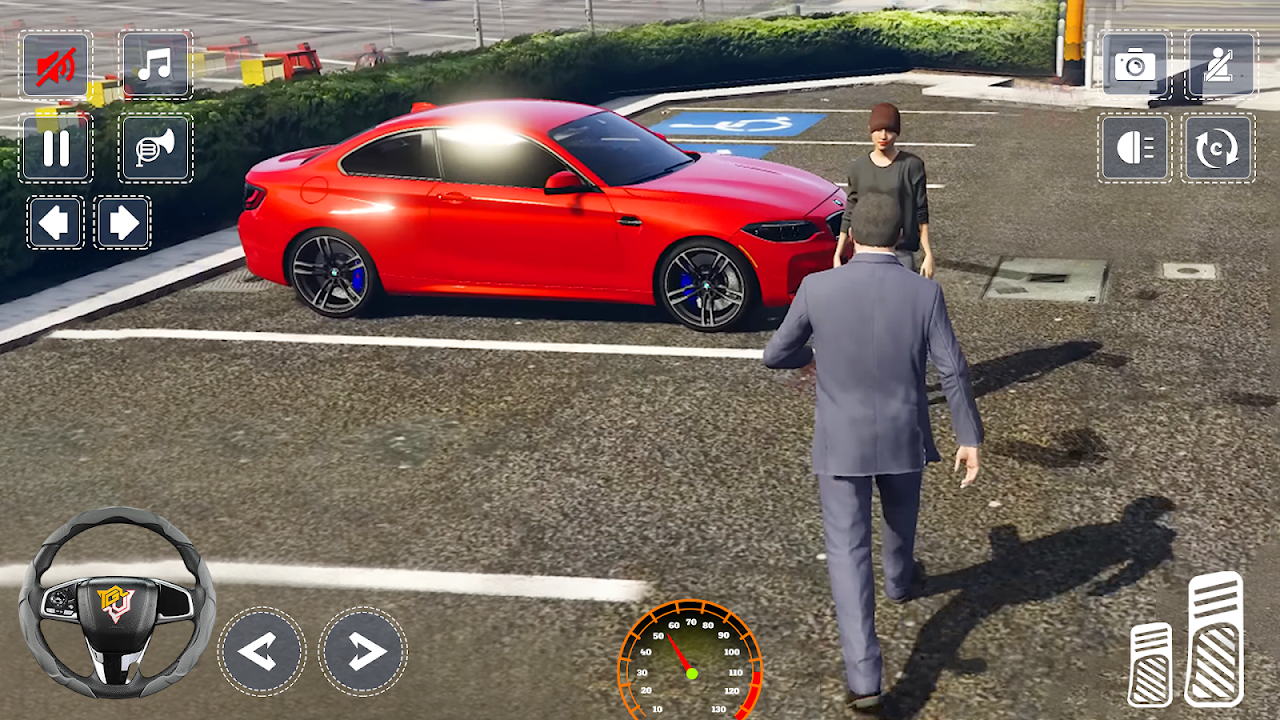Steer left with the round arrow button
This screenshot has height=720, width=1280.
(x=262, y=652)
